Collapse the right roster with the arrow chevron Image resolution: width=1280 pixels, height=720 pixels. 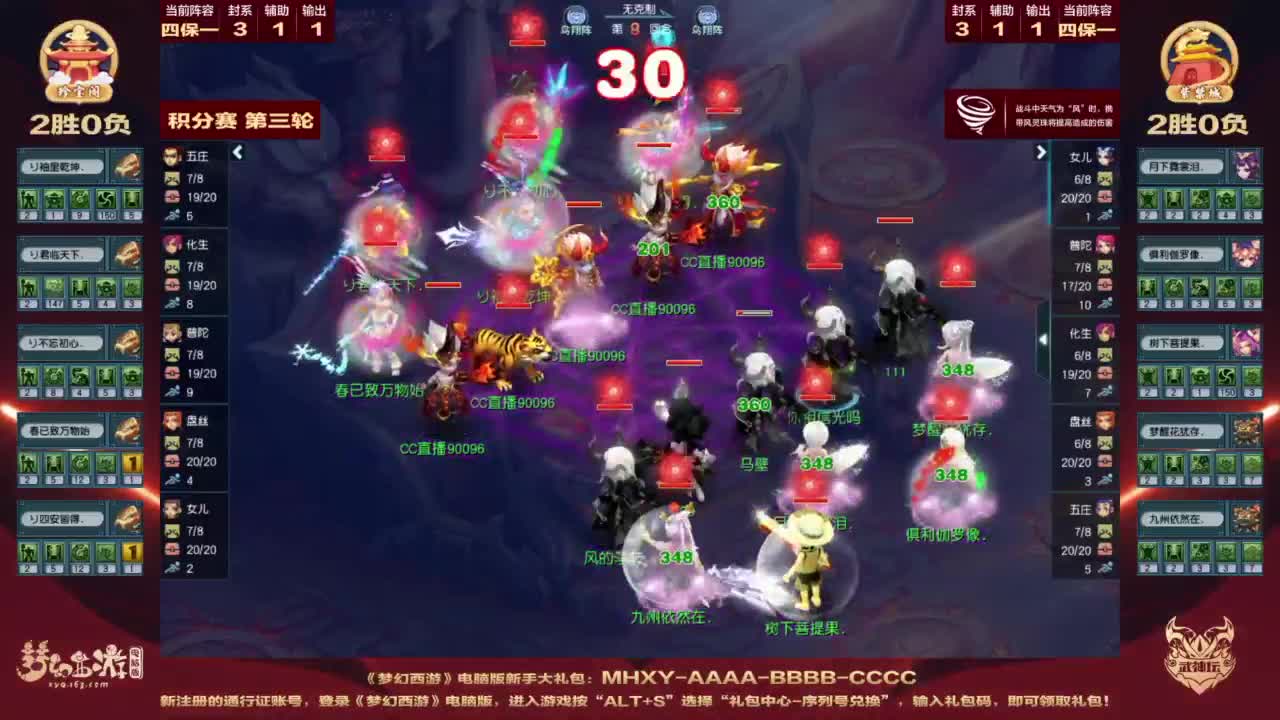pyautogui.click(x=1041, y=152)
